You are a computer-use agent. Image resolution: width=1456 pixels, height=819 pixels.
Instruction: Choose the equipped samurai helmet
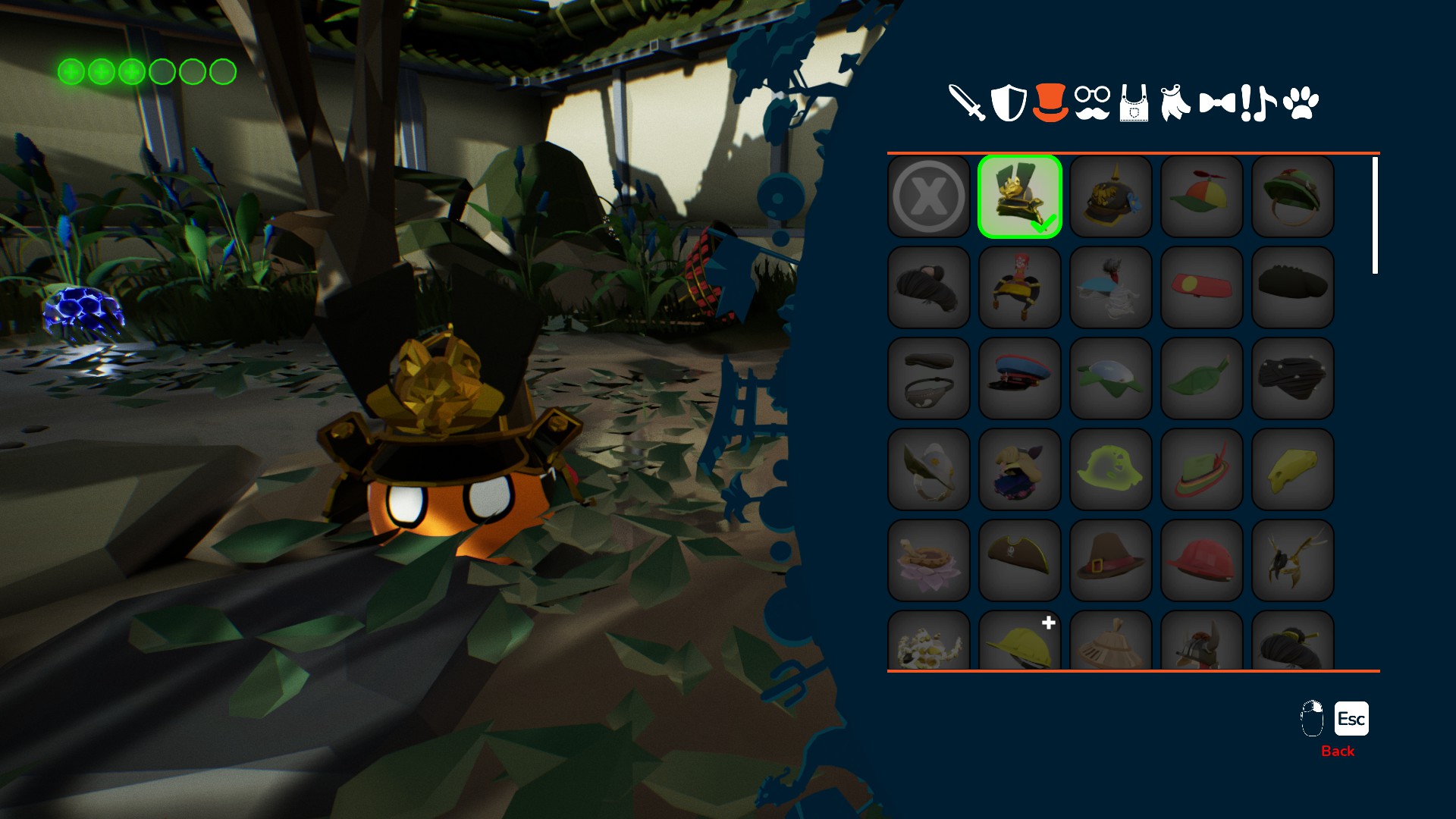[x=1020, y=196]
